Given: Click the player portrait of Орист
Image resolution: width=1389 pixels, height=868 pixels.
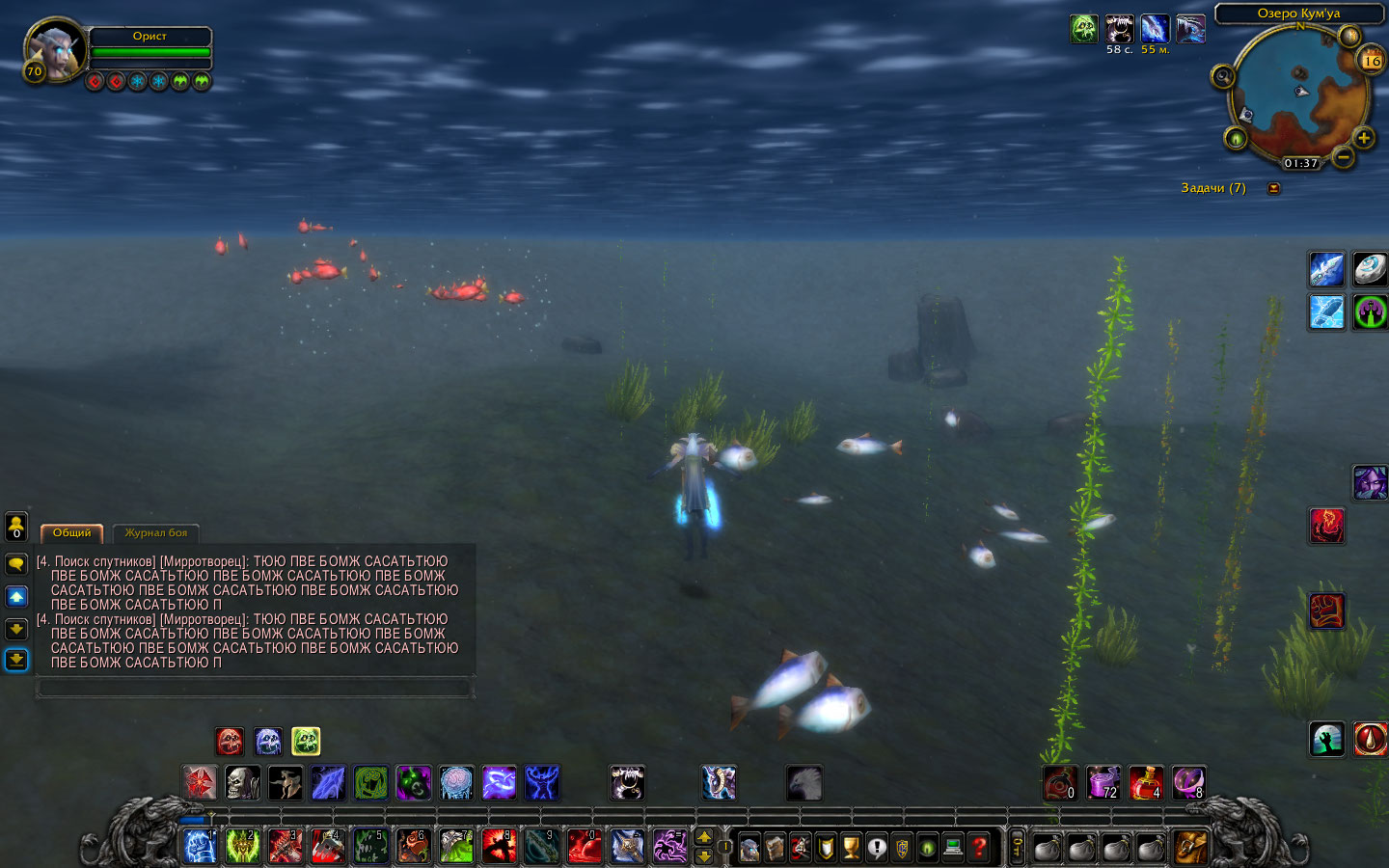Looking at the screenshot, I should click(54, 50).
